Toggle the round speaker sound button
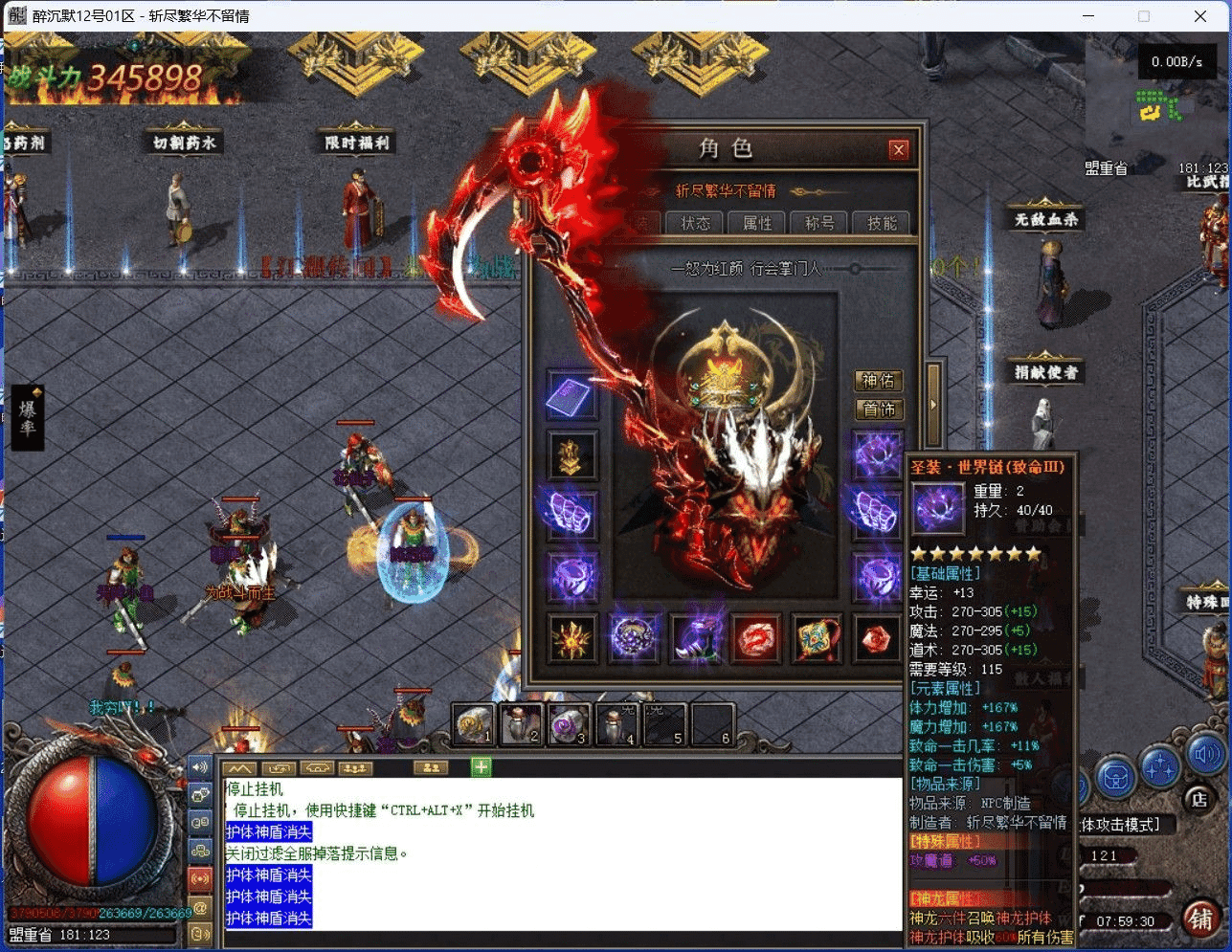Viewport: 1232px width, 952px height. pyautogui.click(x=1205, y=756)
